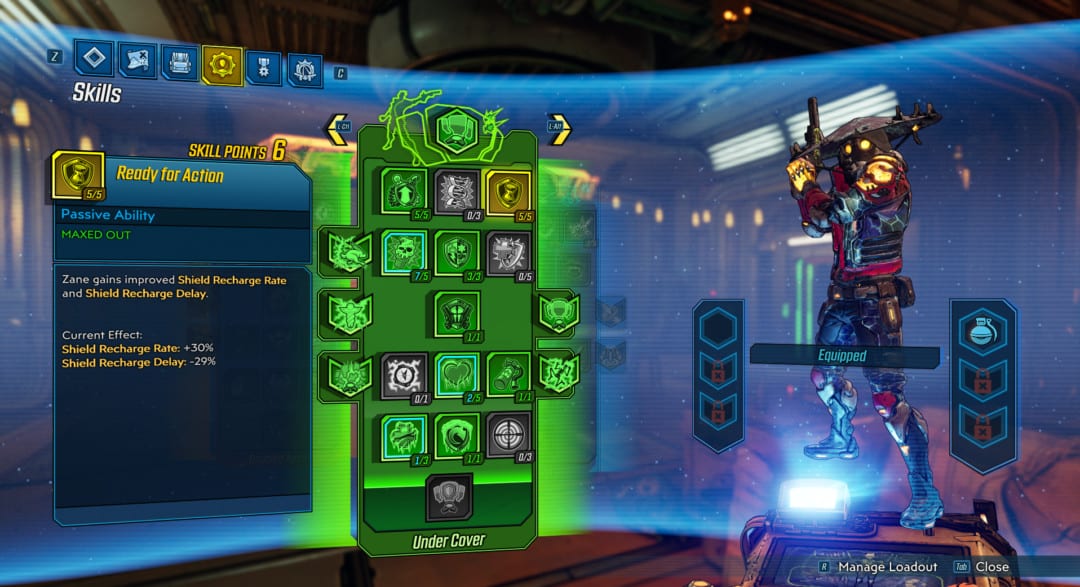Viewport: 1080px width, 587px height.
Task: Open the inventory backpack tab
Action: (179, 63)
